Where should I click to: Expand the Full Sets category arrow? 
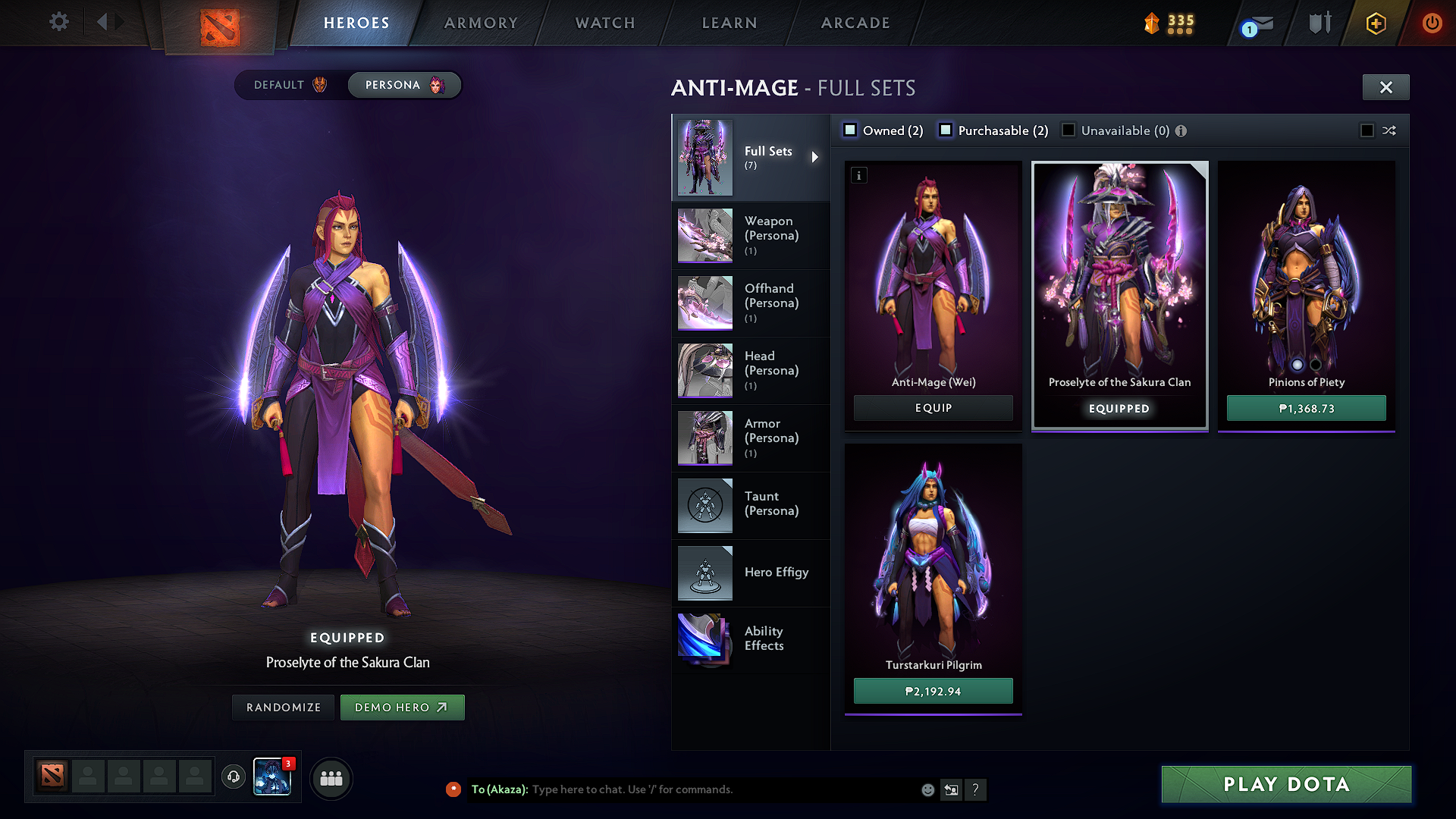coord(816,157)
